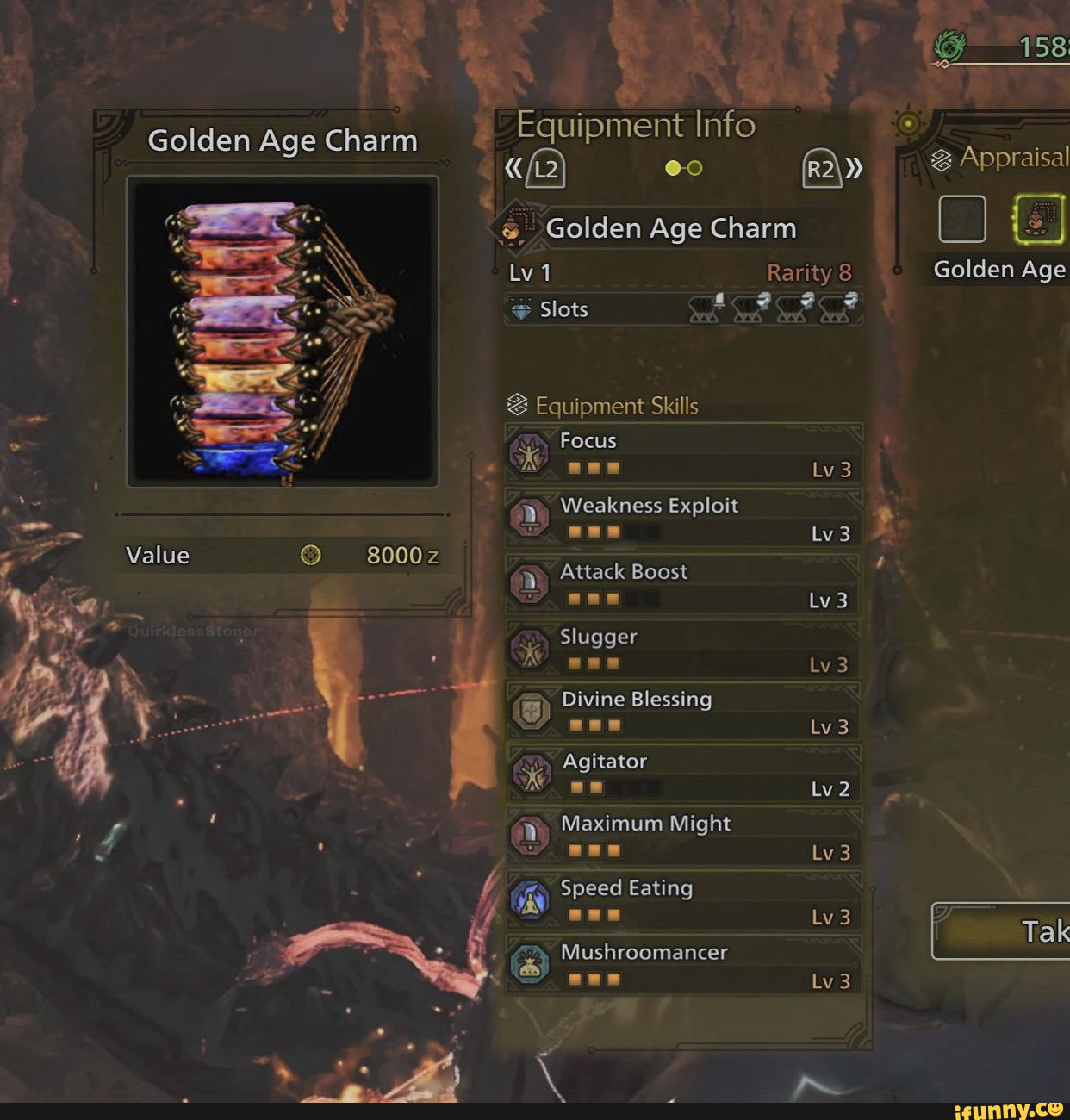Choose the Attack Boost skill entry

coord(684,584)
